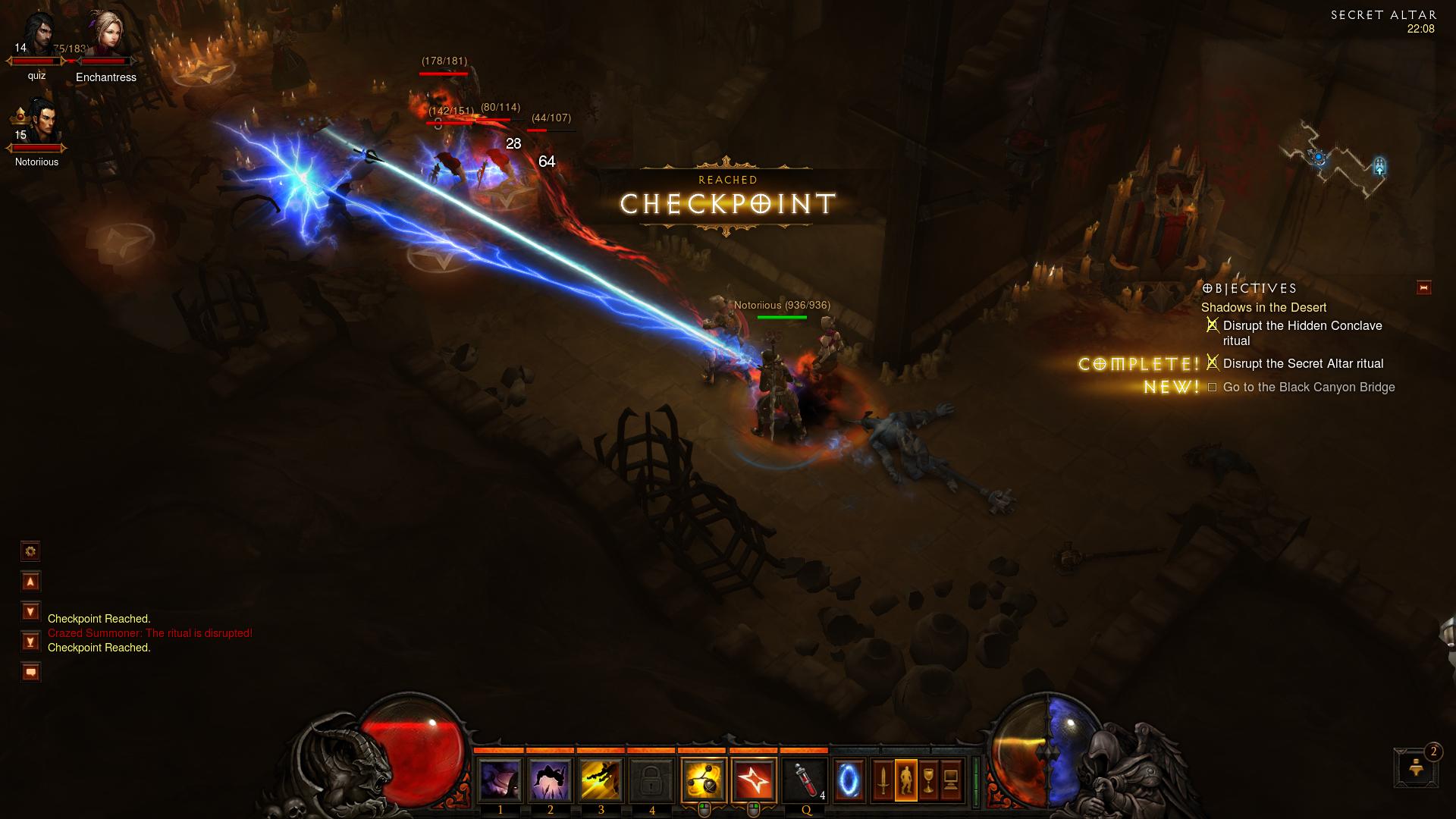The height and width of the screenshot is (819, 1456).
Task: Click the Notoriious party member portrait
Action: pos(36,125)
